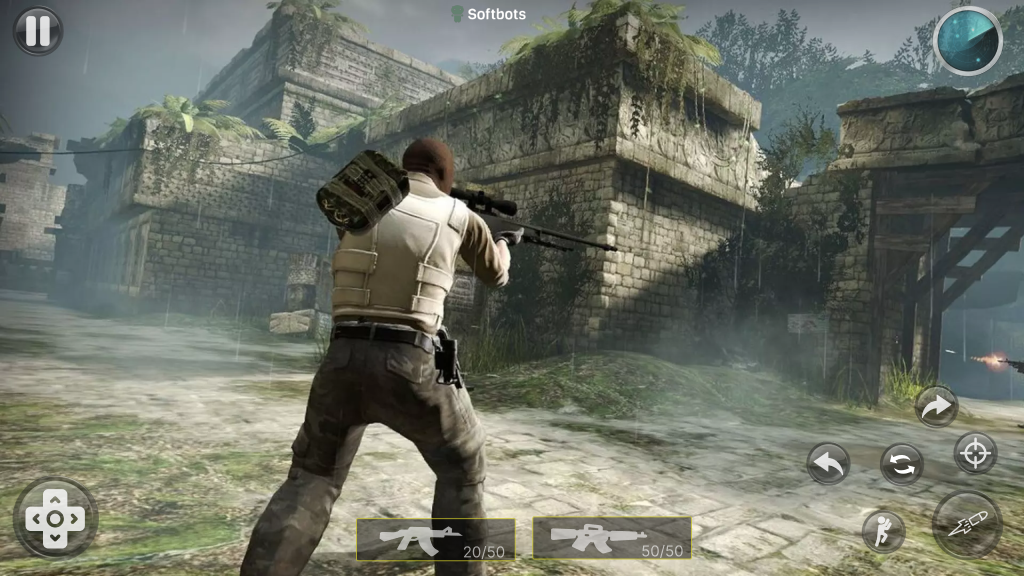This screenshot has height=576, width=1024.
Task: Tap the left curved arrow button
Action: click(x=828, y=464)
